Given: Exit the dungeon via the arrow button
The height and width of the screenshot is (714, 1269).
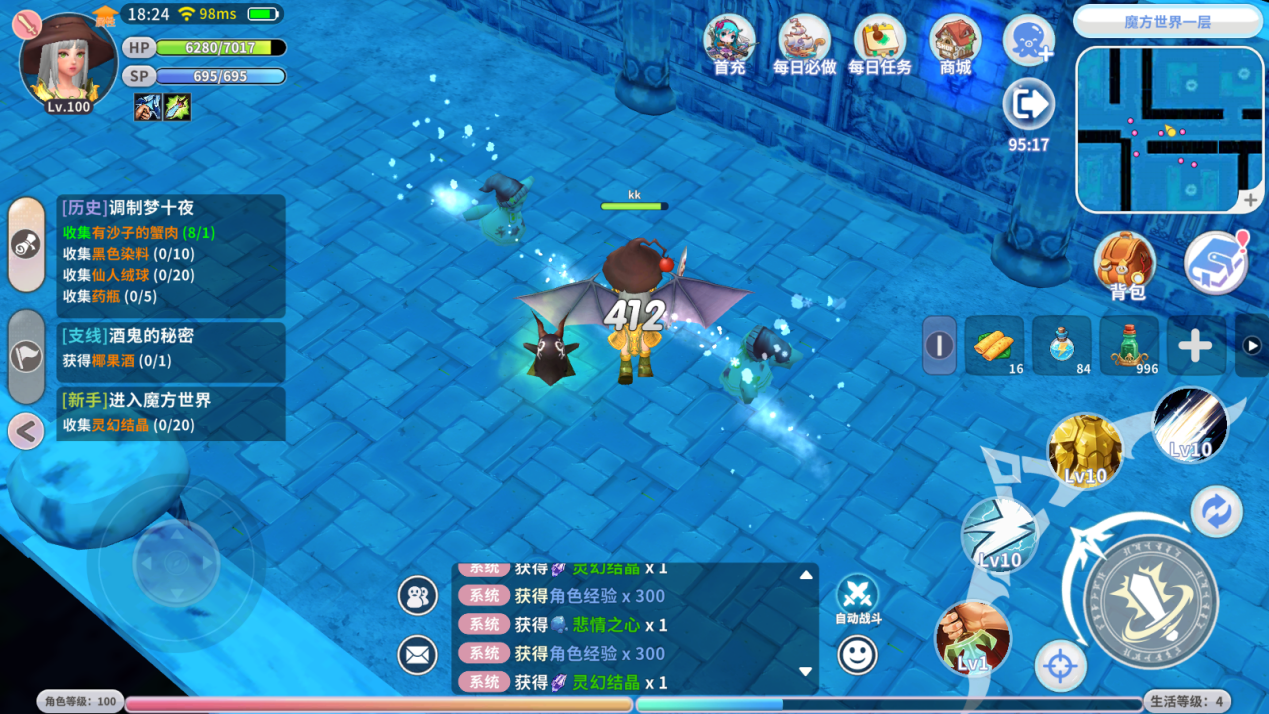Looking at the screenshot, I should coord(1028,105).
